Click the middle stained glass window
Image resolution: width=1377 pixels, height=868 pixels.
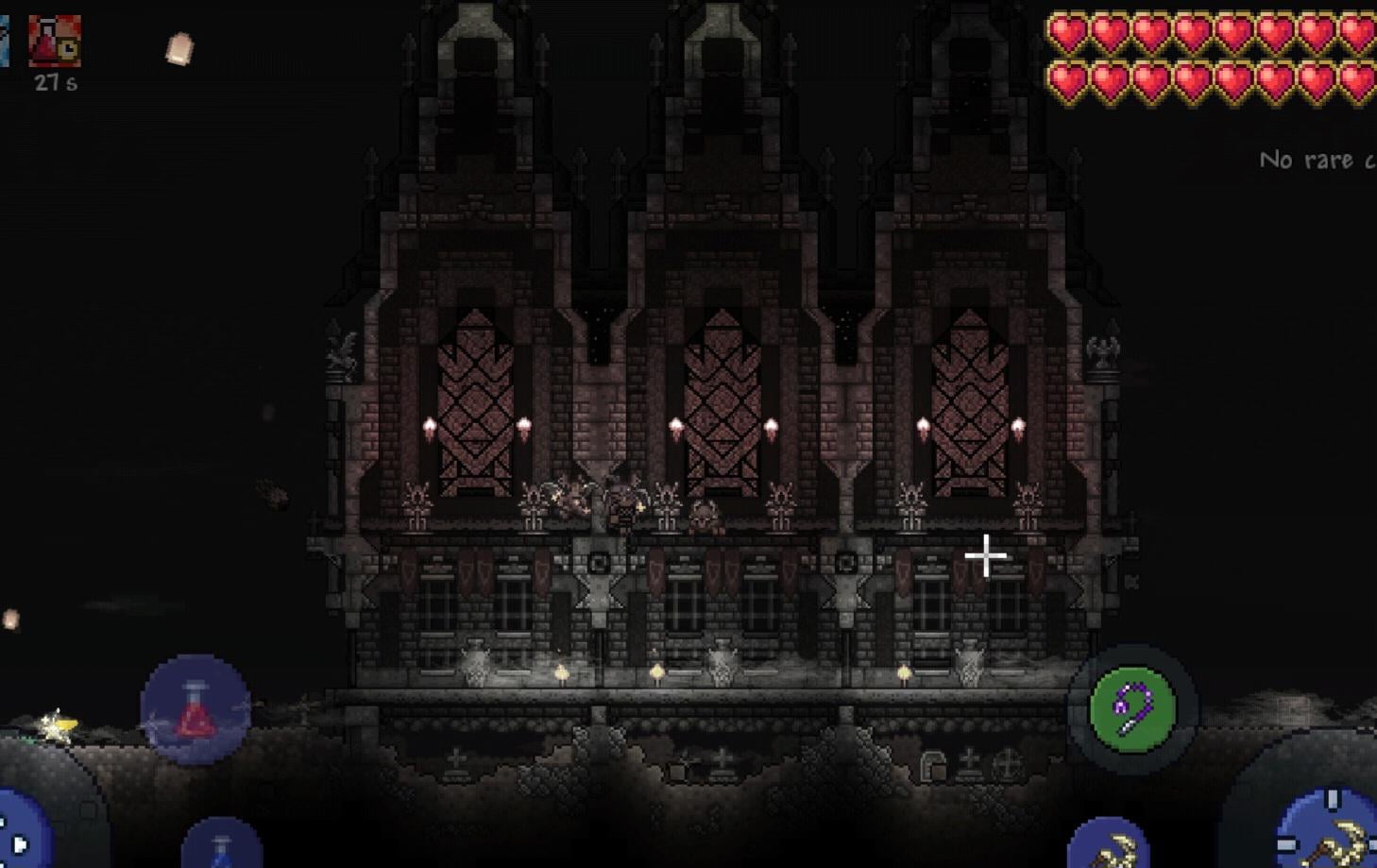722,397
